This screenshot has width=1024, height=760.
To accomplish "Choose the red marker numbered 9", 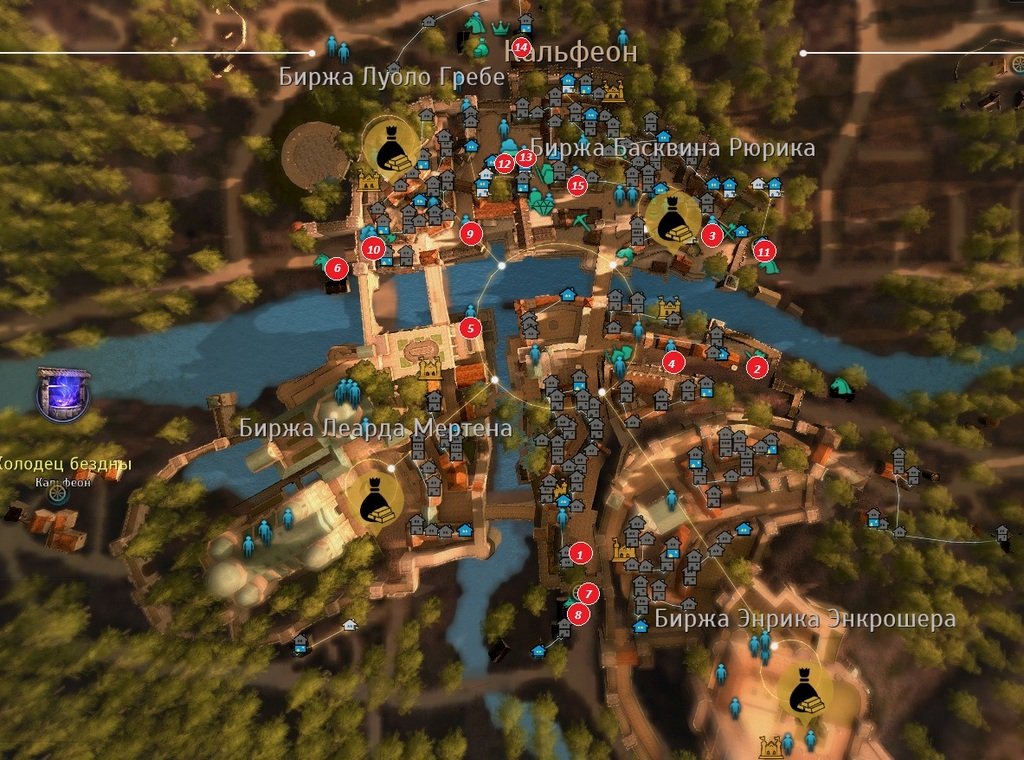I will tap(470, 233).
